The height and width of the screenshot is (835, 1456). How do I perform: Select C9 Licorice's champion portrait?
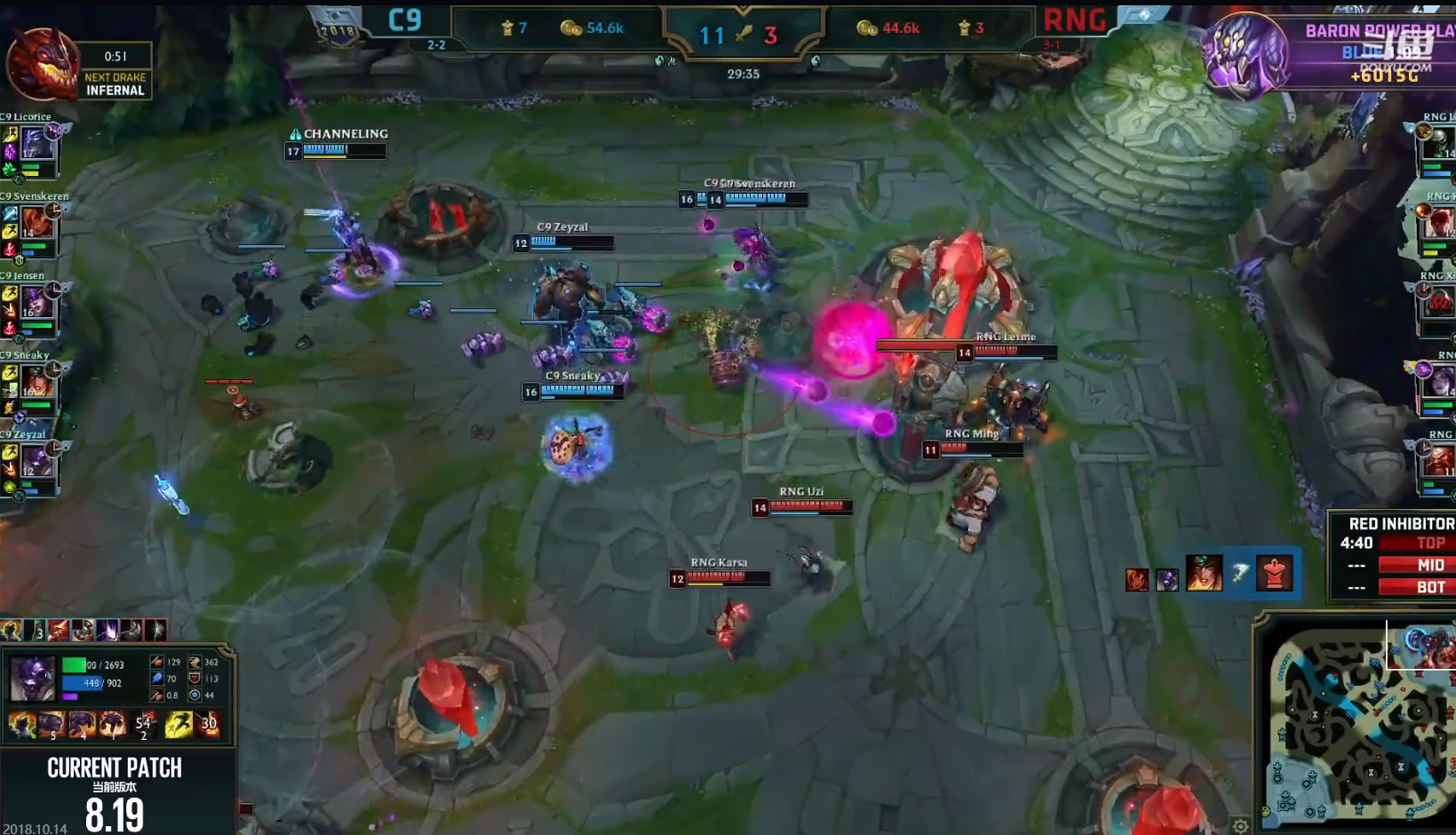tap(36, 142)
